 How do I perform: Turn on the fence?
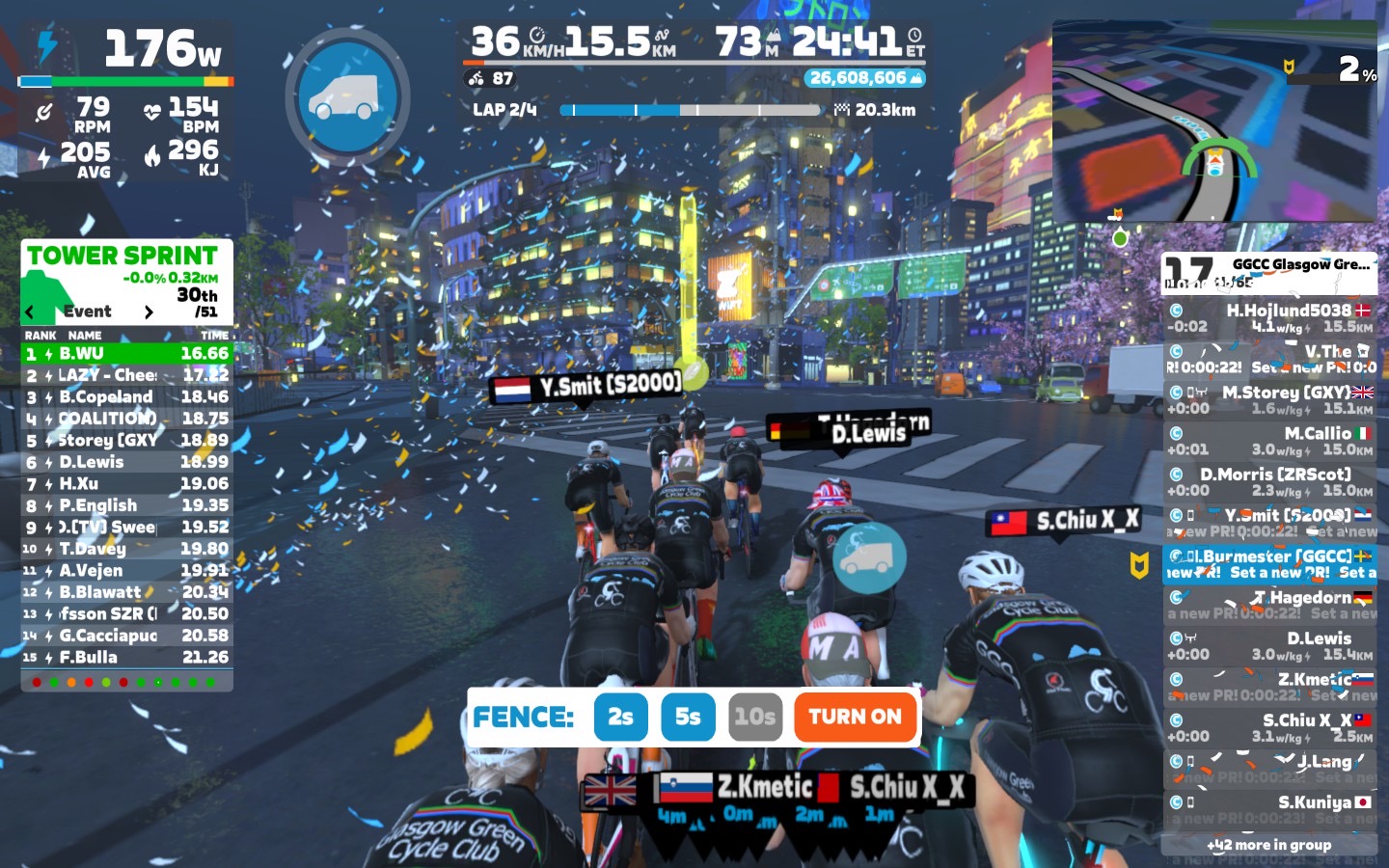coord(855,717)
